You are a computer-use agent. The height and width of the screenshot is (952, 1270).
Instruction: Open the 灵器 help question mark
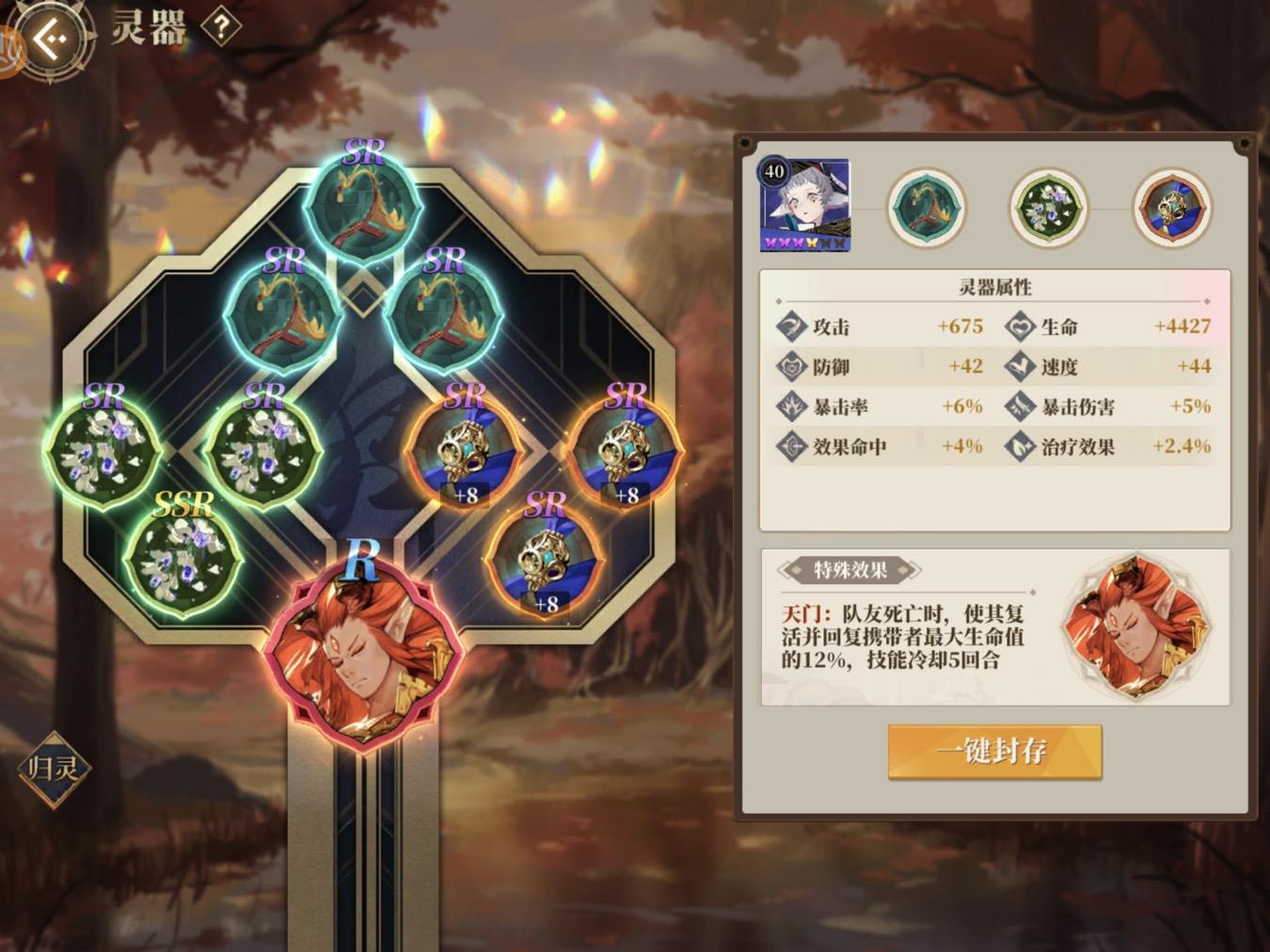click(219, 27)
